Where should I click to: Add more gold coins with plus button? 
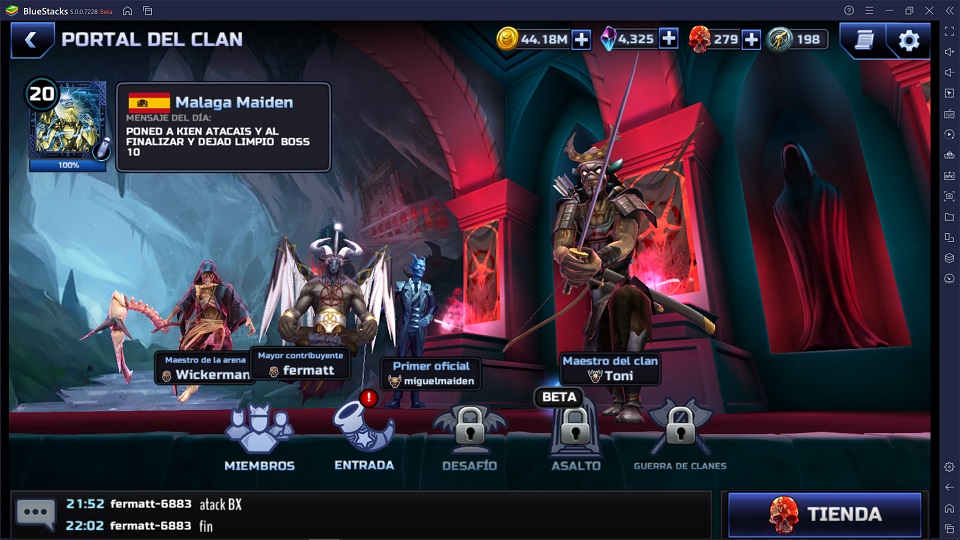pyautogui.click(x=581, y=40)
